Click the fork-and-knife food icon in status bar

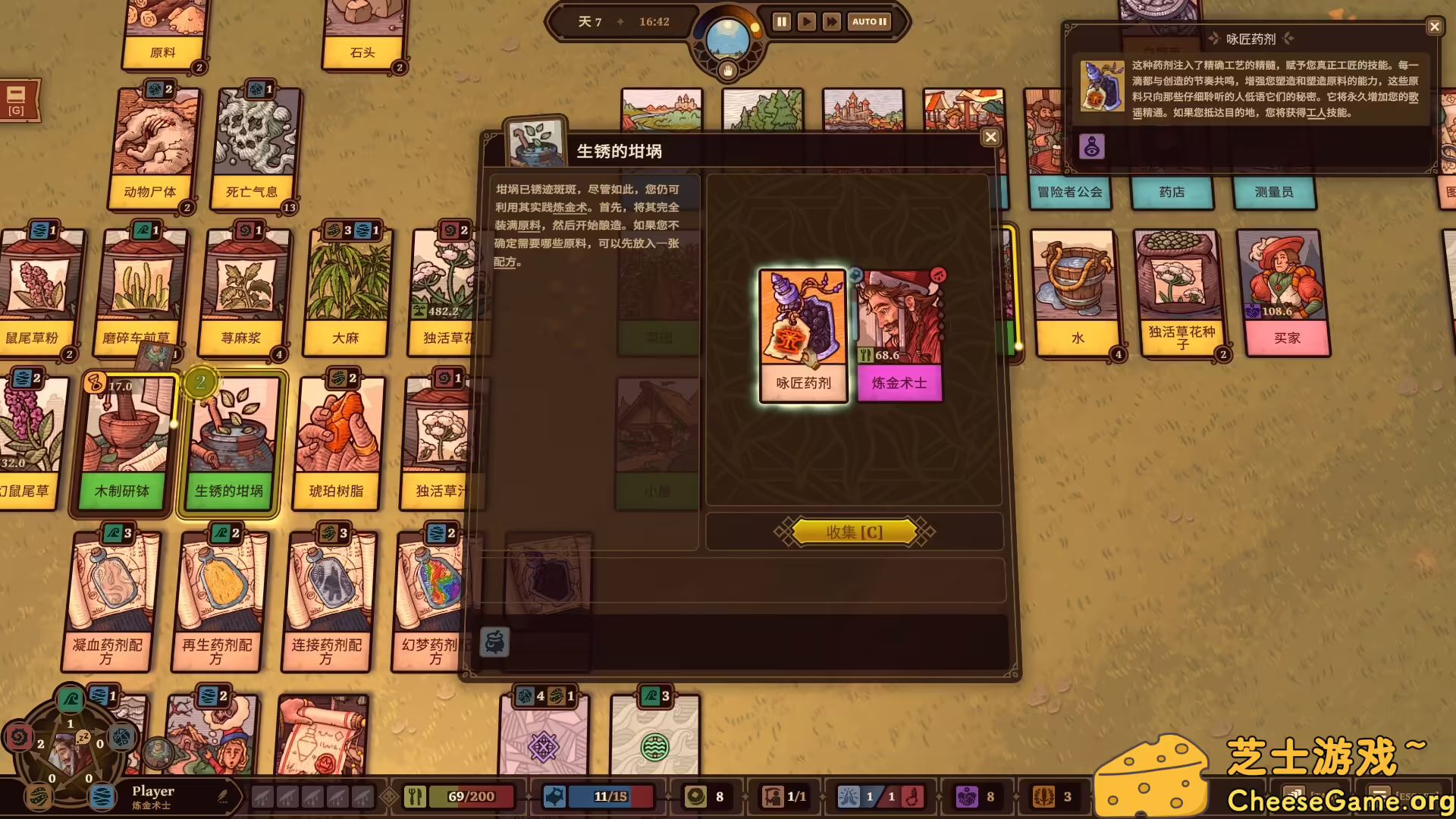pos(414,796)
